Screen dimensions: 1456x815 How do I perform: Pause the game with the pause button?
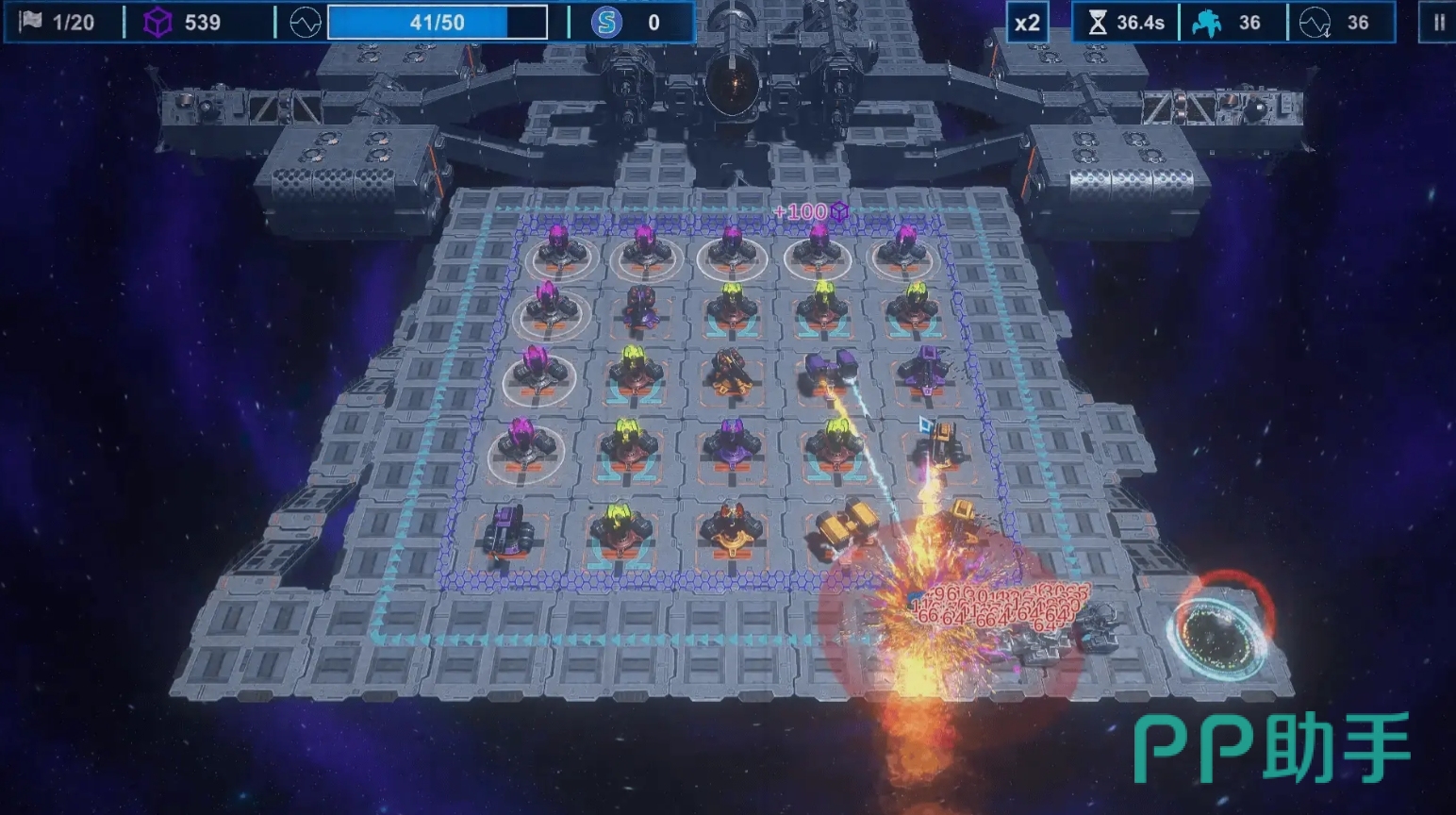click(1438, 23)
